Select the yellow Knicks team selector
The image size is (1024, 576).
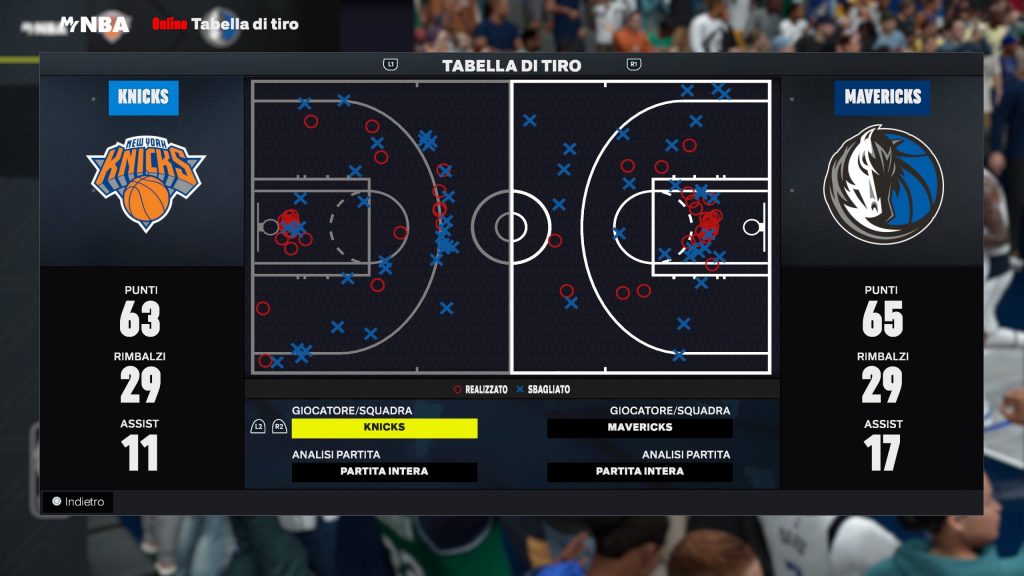[x=384, y=428]
